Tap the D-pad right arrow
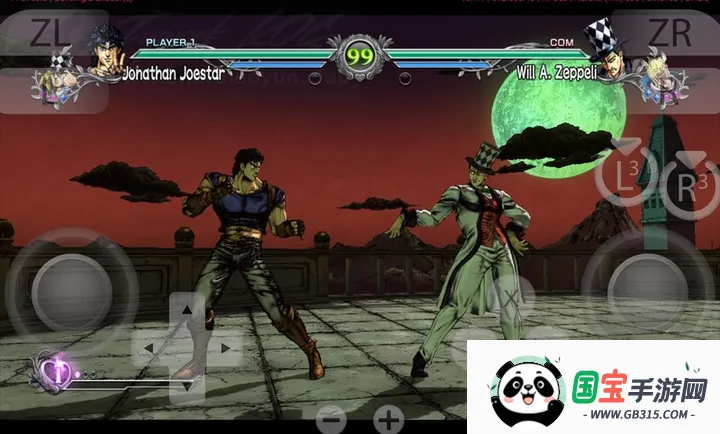Viewport: 720px width, 434px height. pos(225,348)
